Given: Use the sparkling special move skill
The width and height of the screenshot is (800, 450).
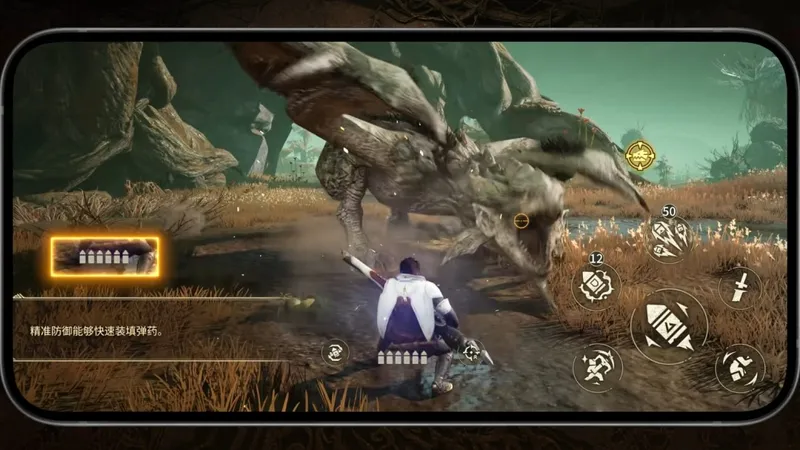Looking at the screenshot, I should (596, 368).
